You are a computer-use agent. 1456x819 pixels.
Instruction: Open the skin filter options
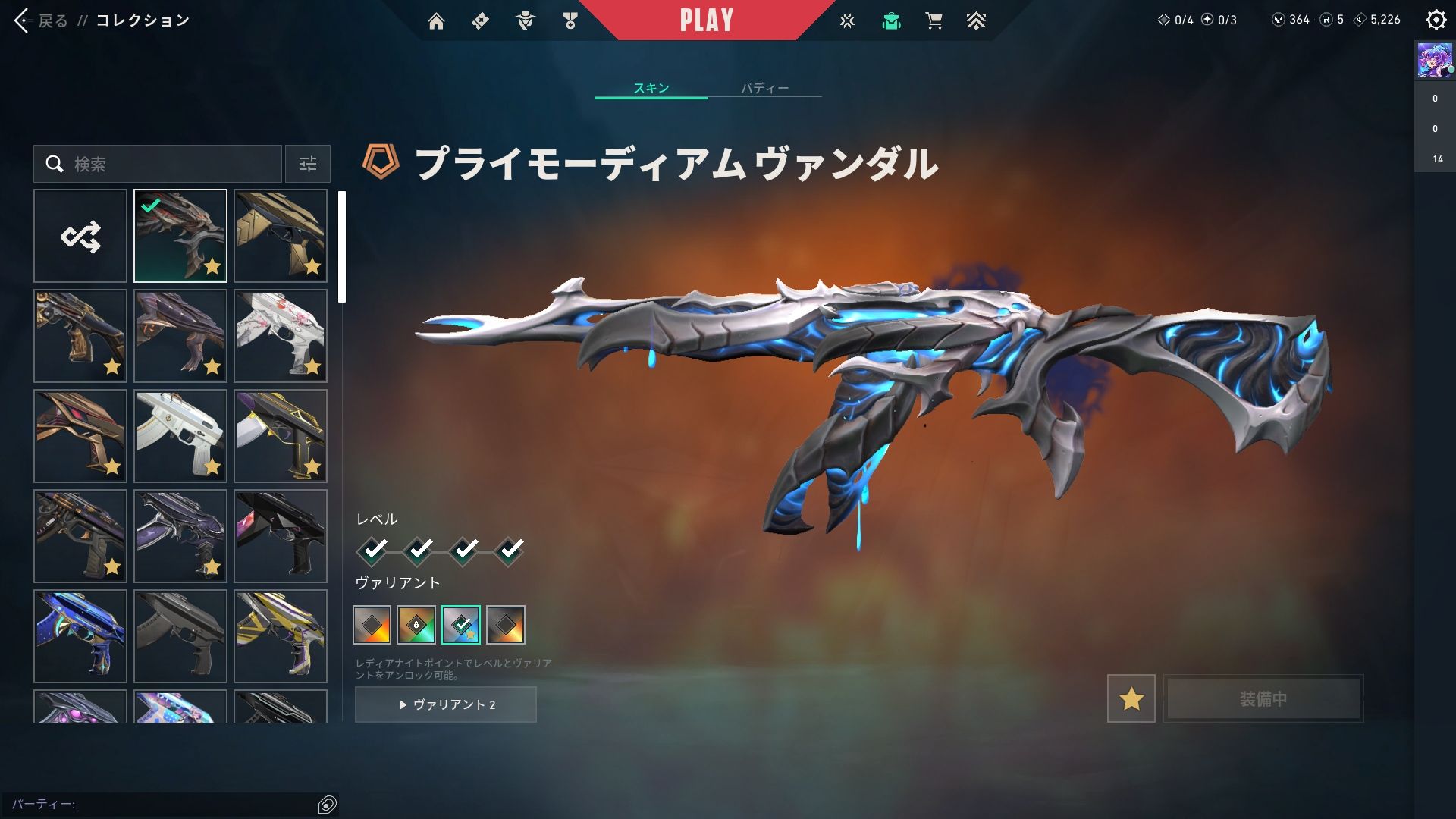click(x=308, y=164)
